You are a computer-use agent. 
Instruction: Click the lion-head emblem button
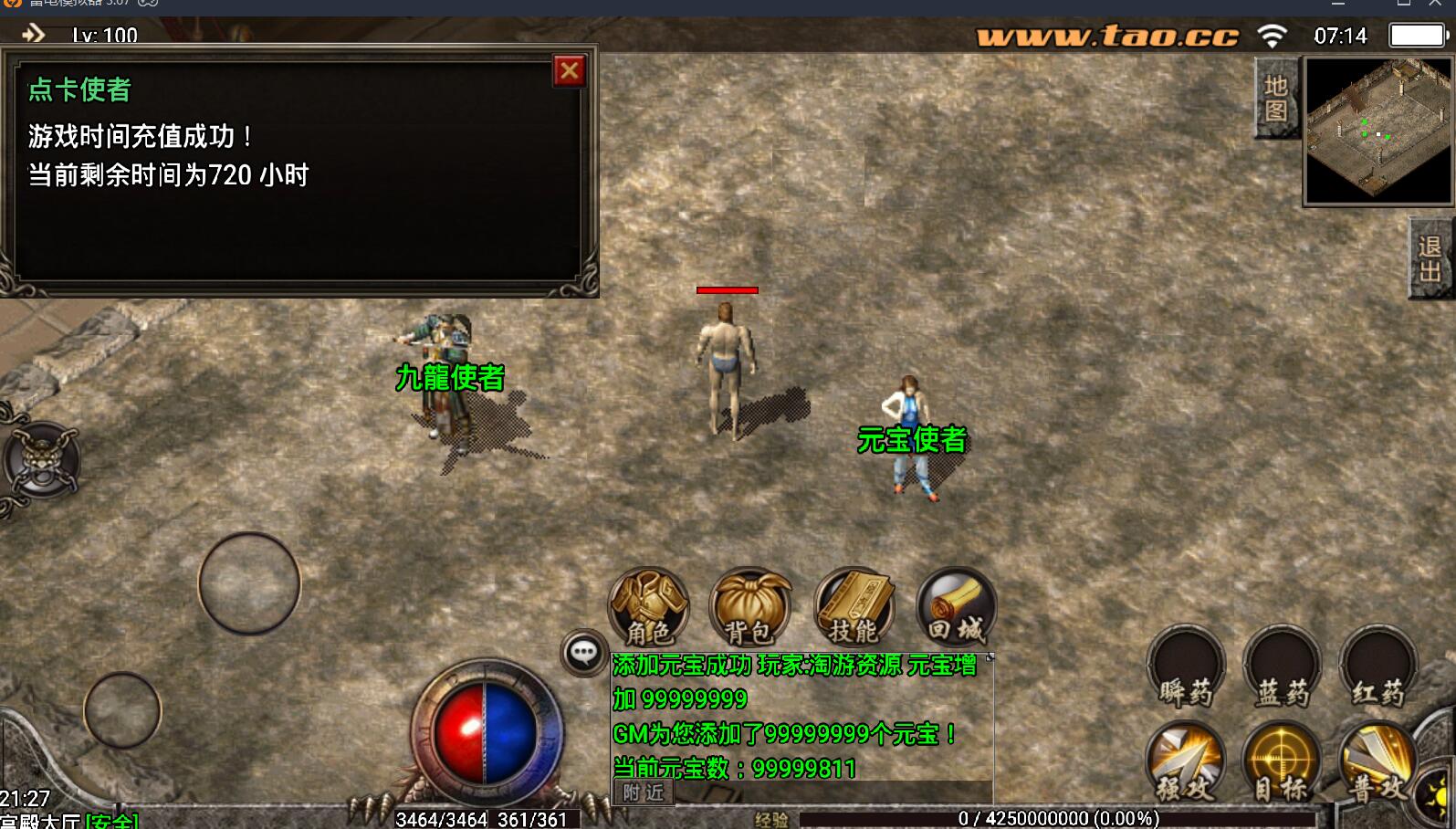tap(42, 459)
